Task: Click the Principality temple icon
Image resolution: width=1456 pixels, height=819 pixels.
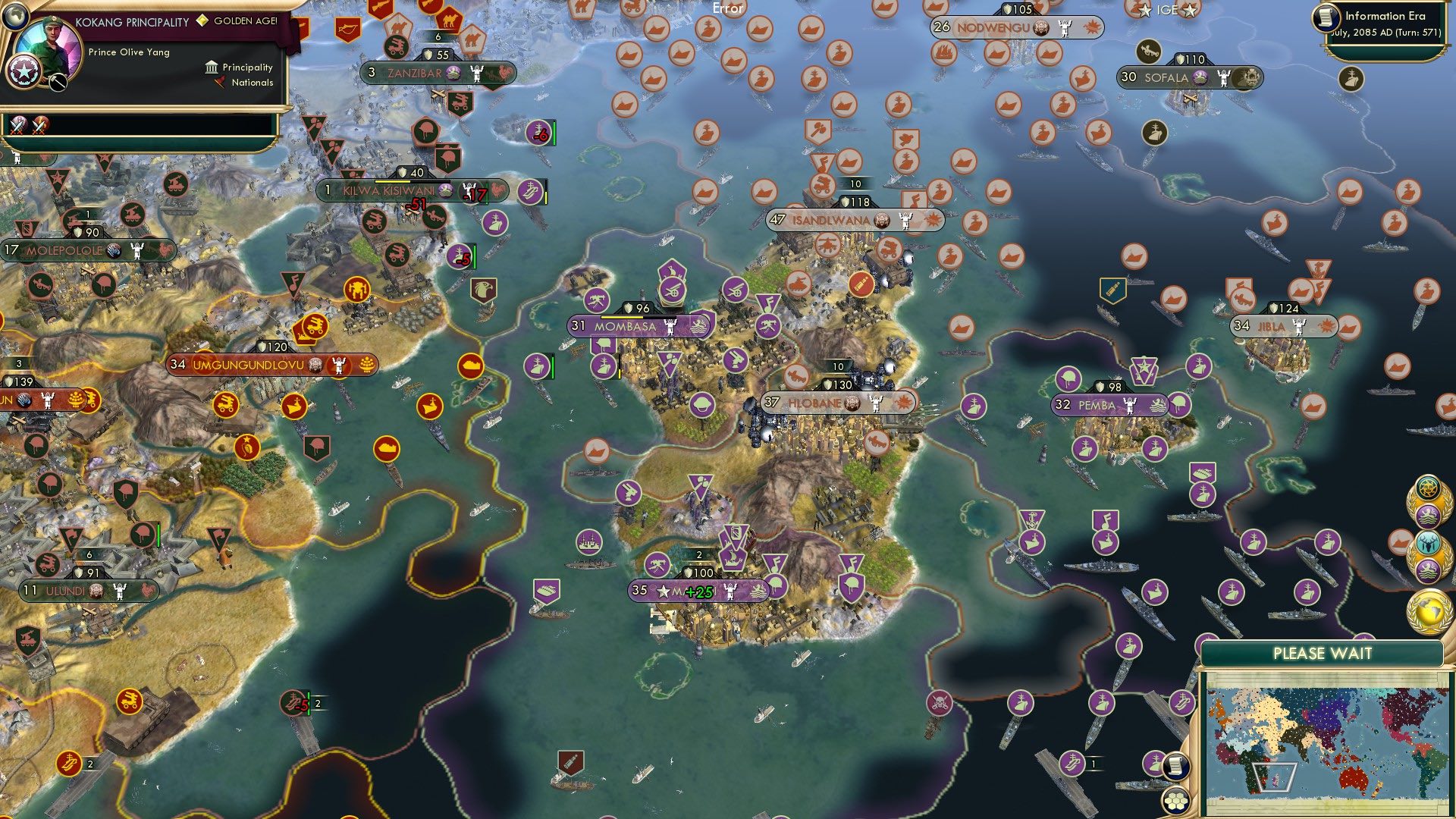Action: [x=212, y=68]
